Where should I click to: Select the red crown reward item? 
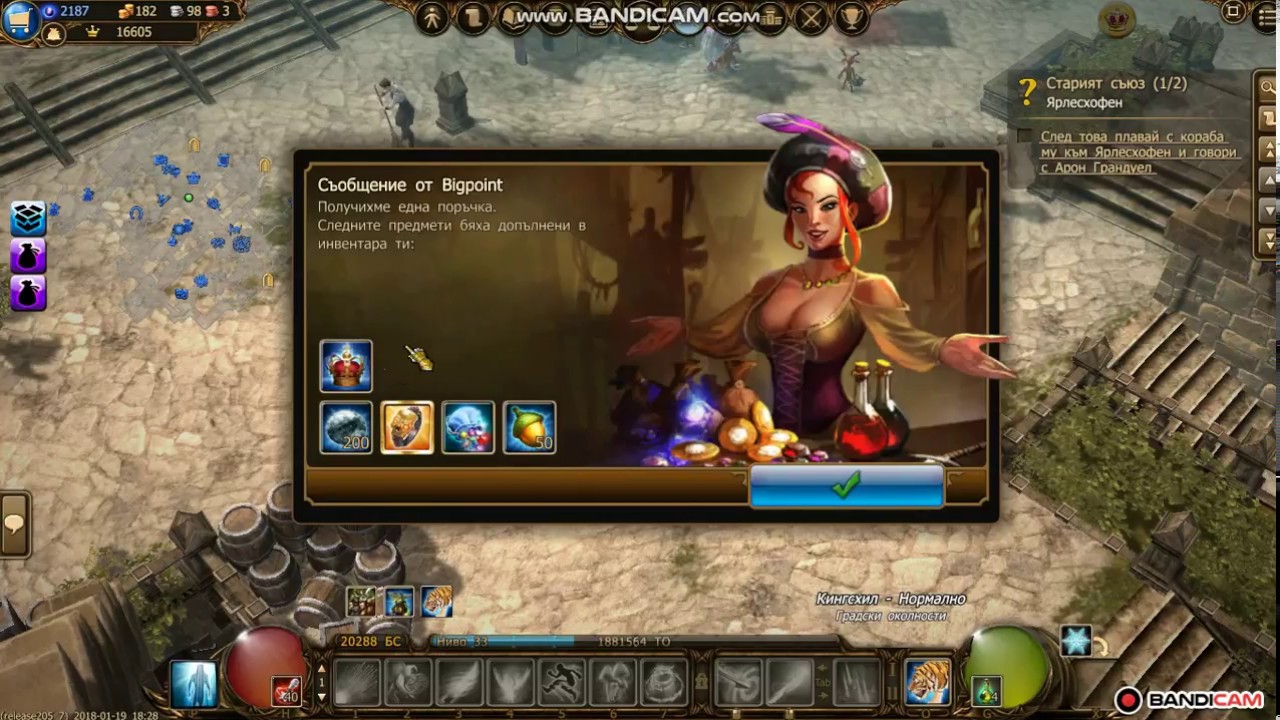click(x=346, y=366)
